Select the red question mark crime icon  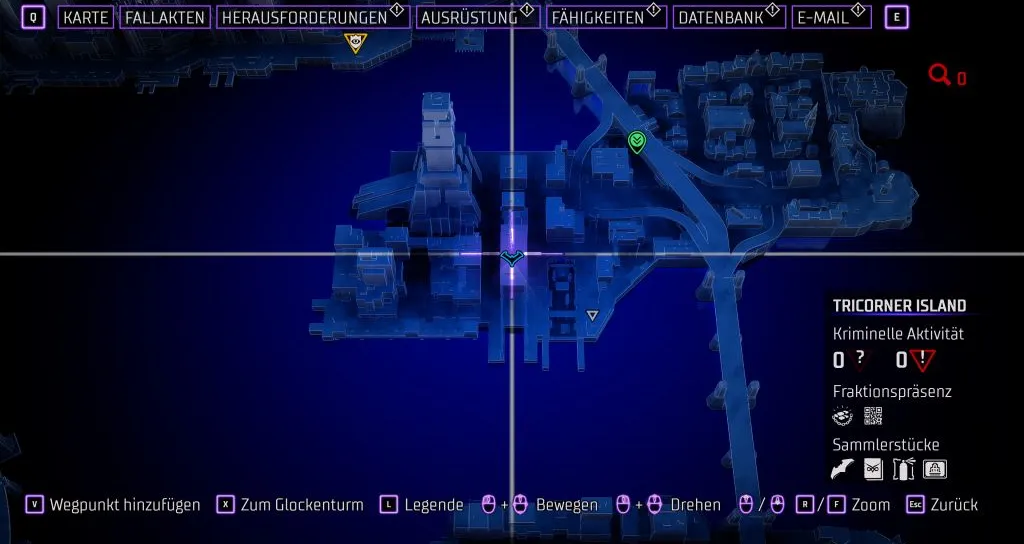tap(859, 361)
